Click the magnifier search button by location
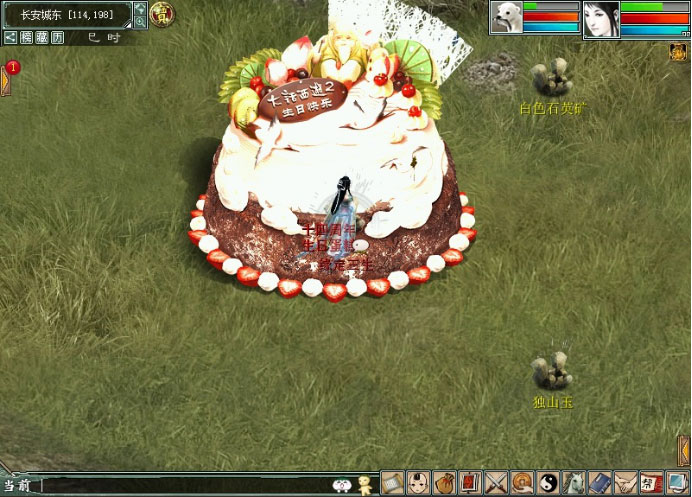Viewport: 692px width, 497px height. pos(139,15)
